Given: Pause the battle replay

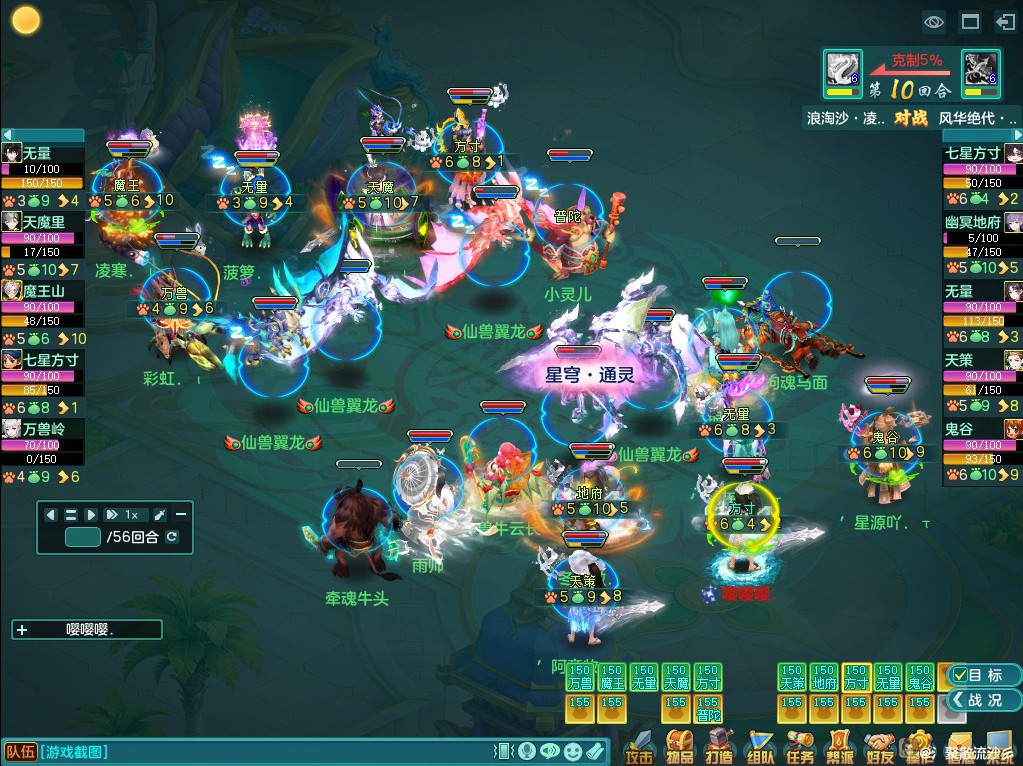Looking at the screenshot, I should click(71, 514).
